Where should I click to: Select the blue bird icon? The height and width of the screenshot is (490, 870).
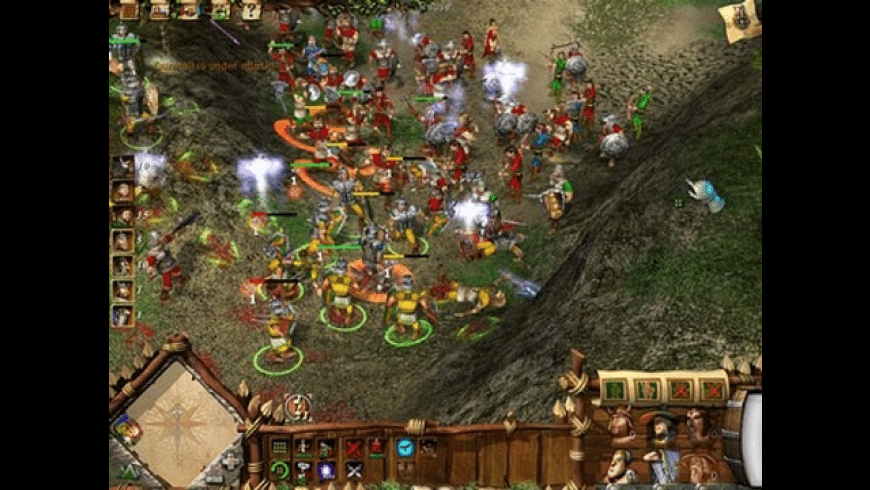405,447
